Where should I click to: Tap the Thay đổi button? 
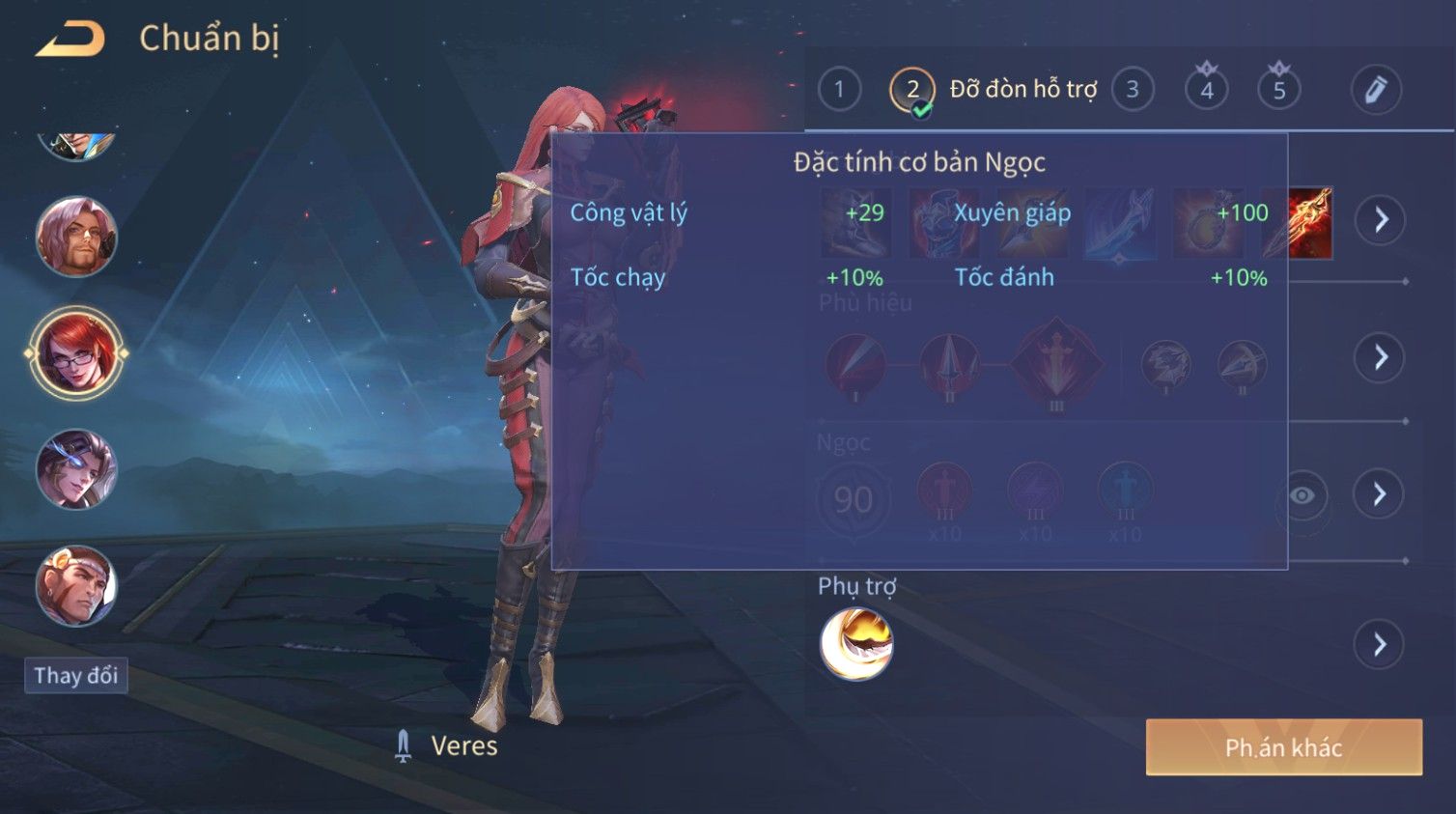pos(76,675)
